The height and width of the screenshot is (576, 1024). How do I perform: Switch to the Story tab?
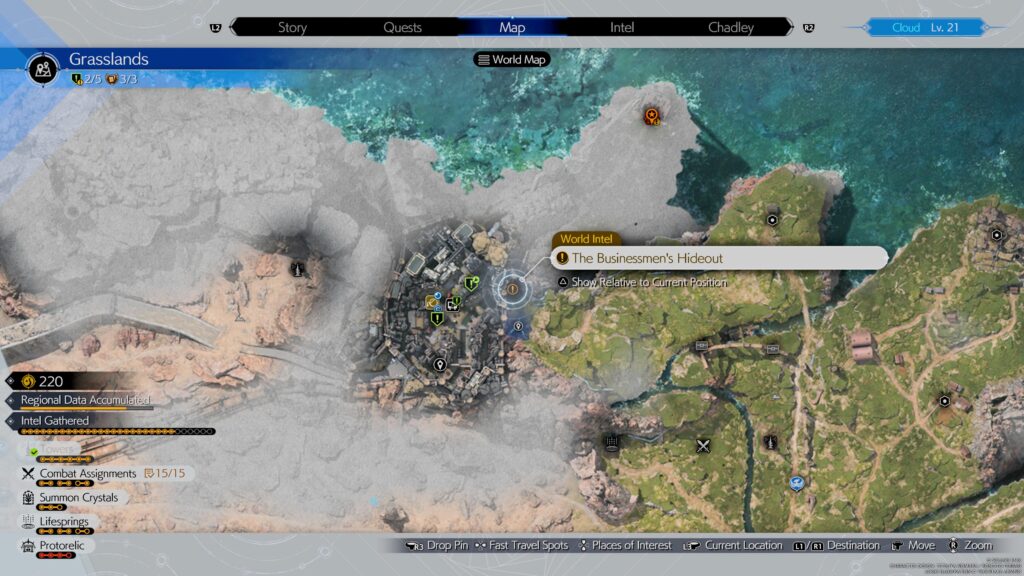pyautogui.click(x=292, y=27)
